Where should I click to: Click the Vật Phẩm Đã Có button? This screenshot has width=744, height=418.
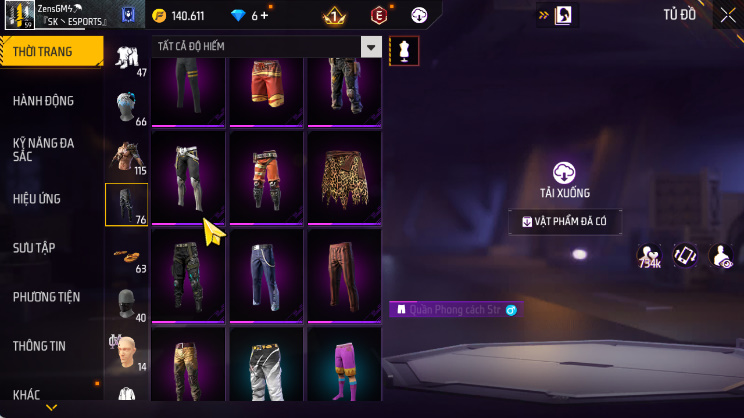point(565,222)
